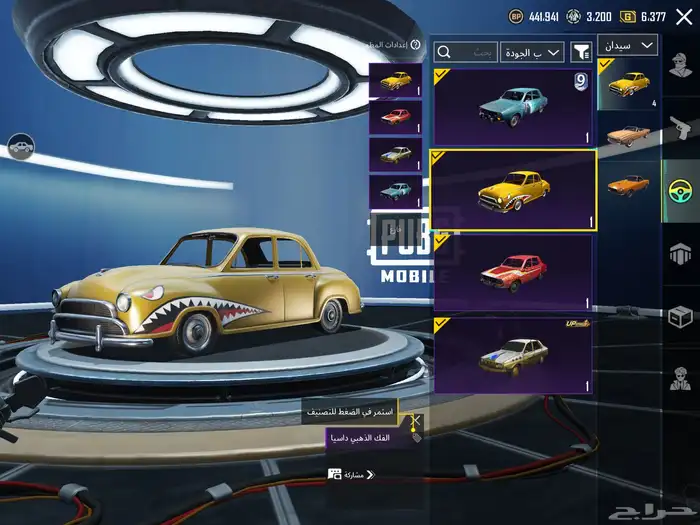Select the yellow sedan vehicle model
This screenshot has height=525, width=700.
pos(628,85)
